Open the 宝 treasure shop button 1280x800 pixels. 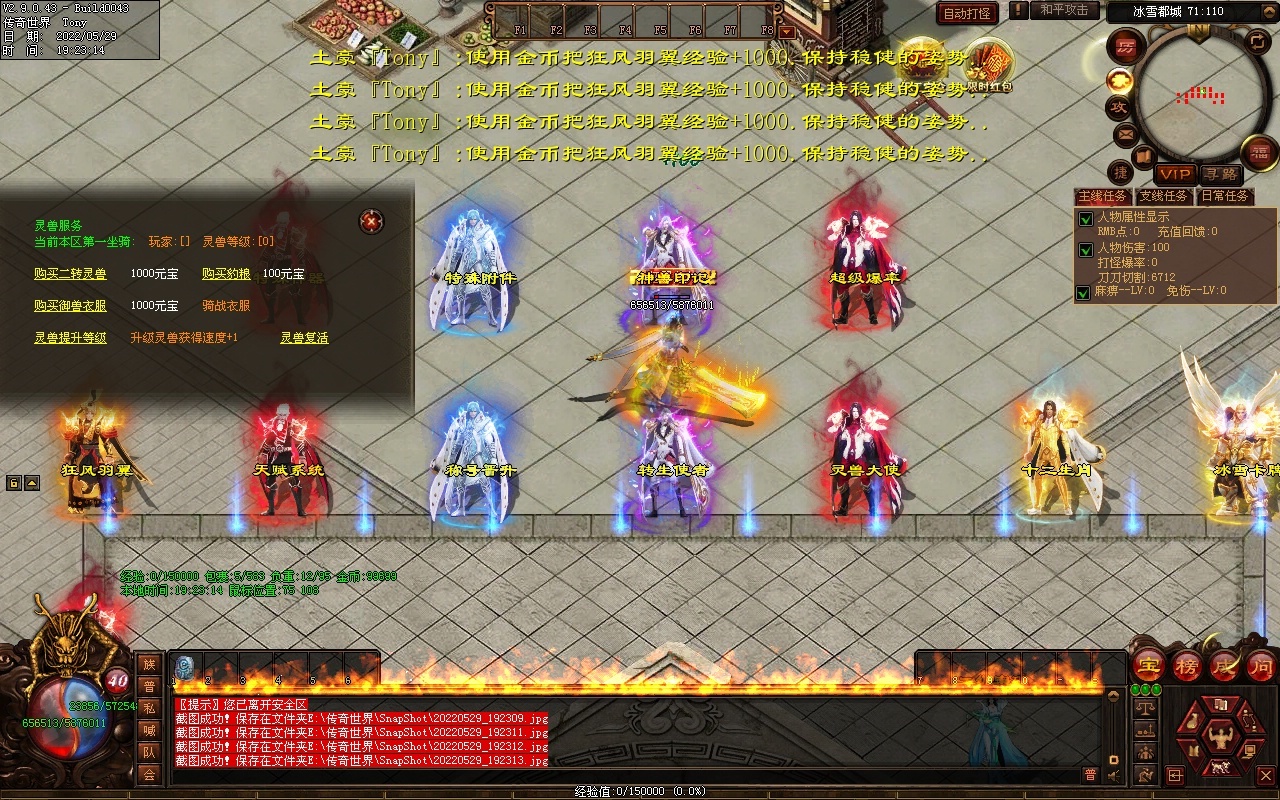(1149, 665)
